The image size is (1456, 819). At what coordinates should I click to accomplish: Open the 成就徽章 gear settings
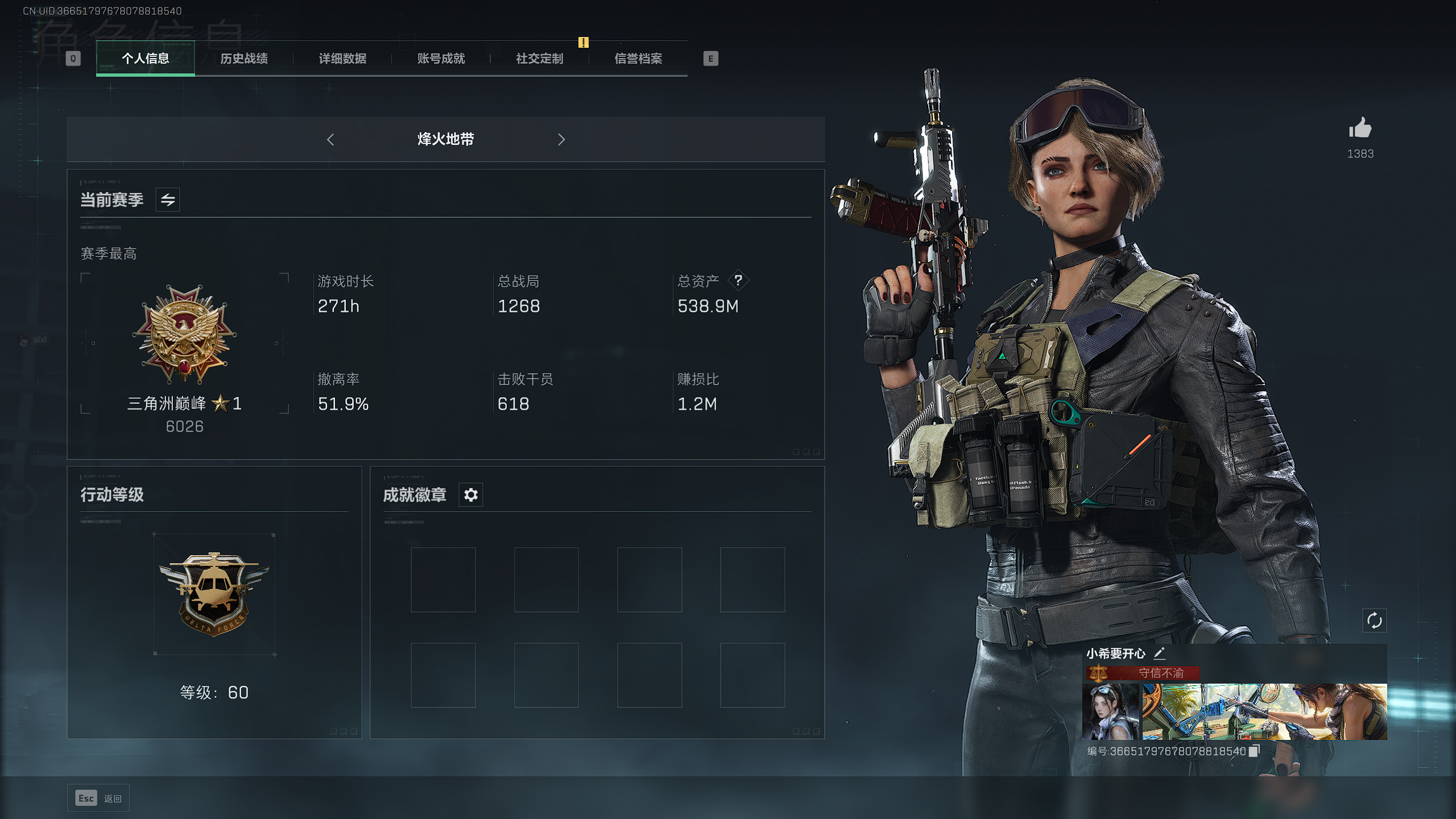pos(471,495)
